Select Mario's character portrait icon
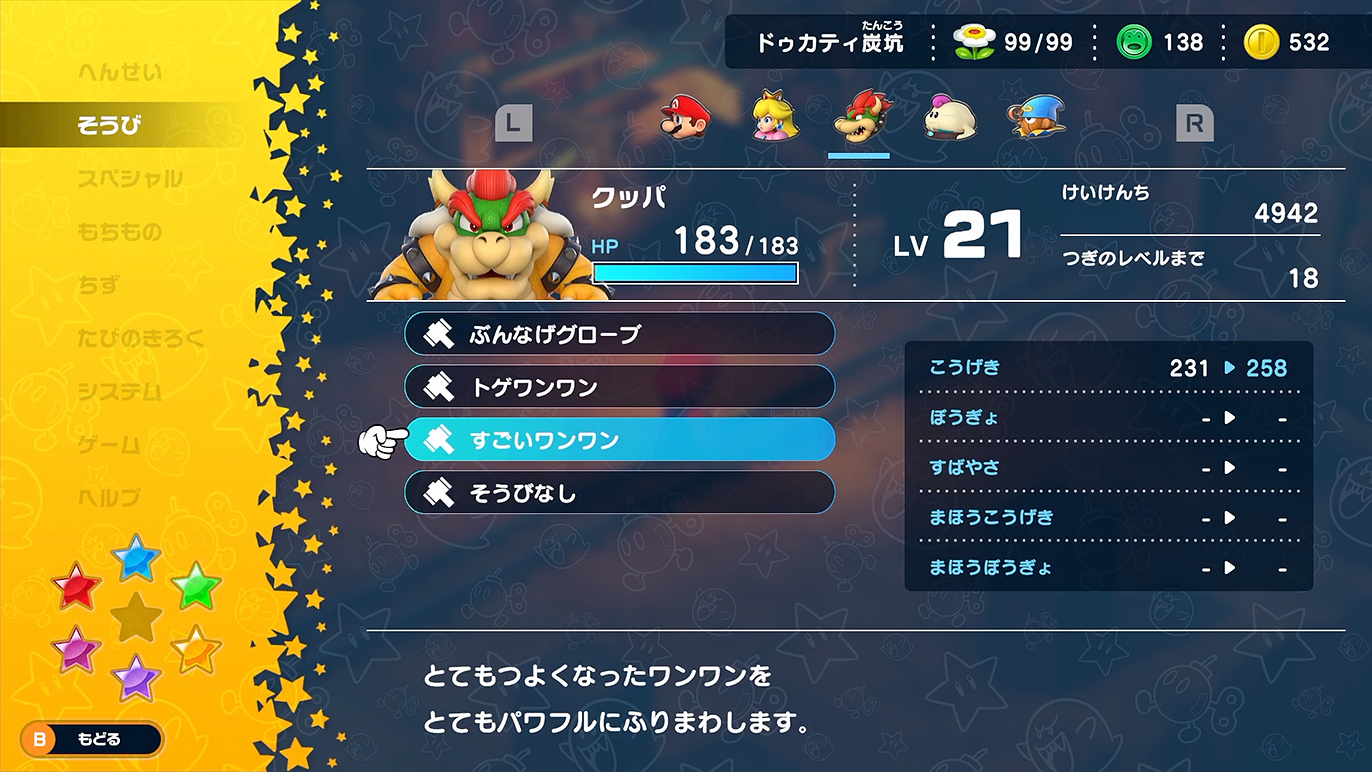Image resolution: width=1372 pixels, height=772 pixels. 684,118
